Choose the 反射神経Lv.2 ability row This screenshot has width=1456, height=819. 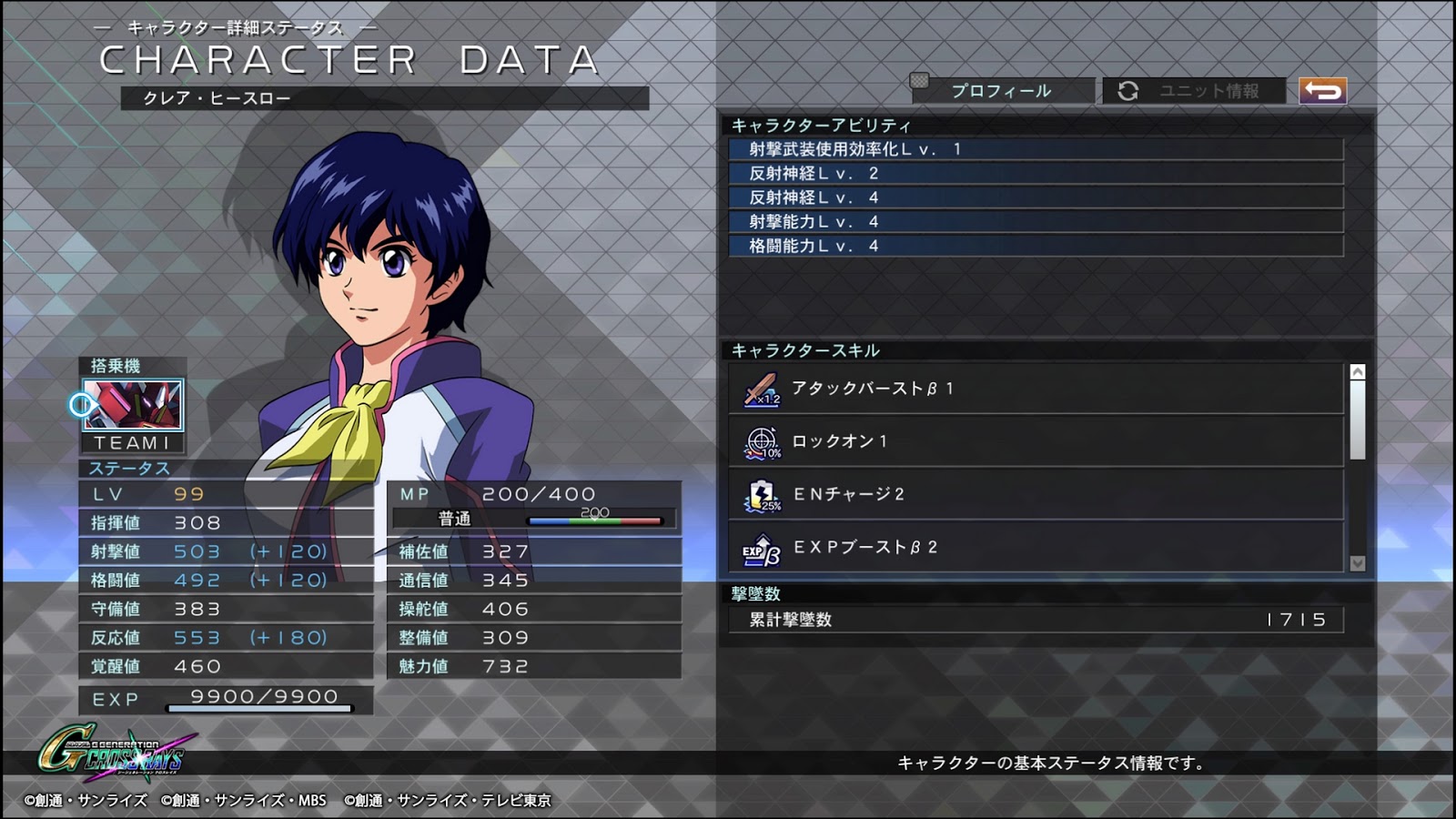coord(1036,173)
